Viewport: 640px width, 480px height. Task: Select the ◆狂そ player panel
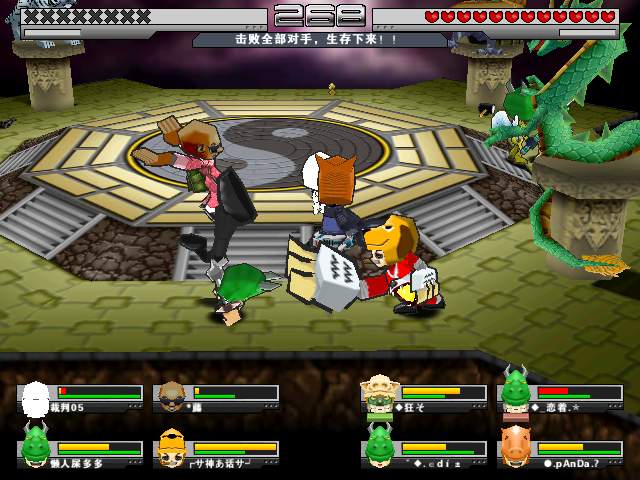pos(425,398)
